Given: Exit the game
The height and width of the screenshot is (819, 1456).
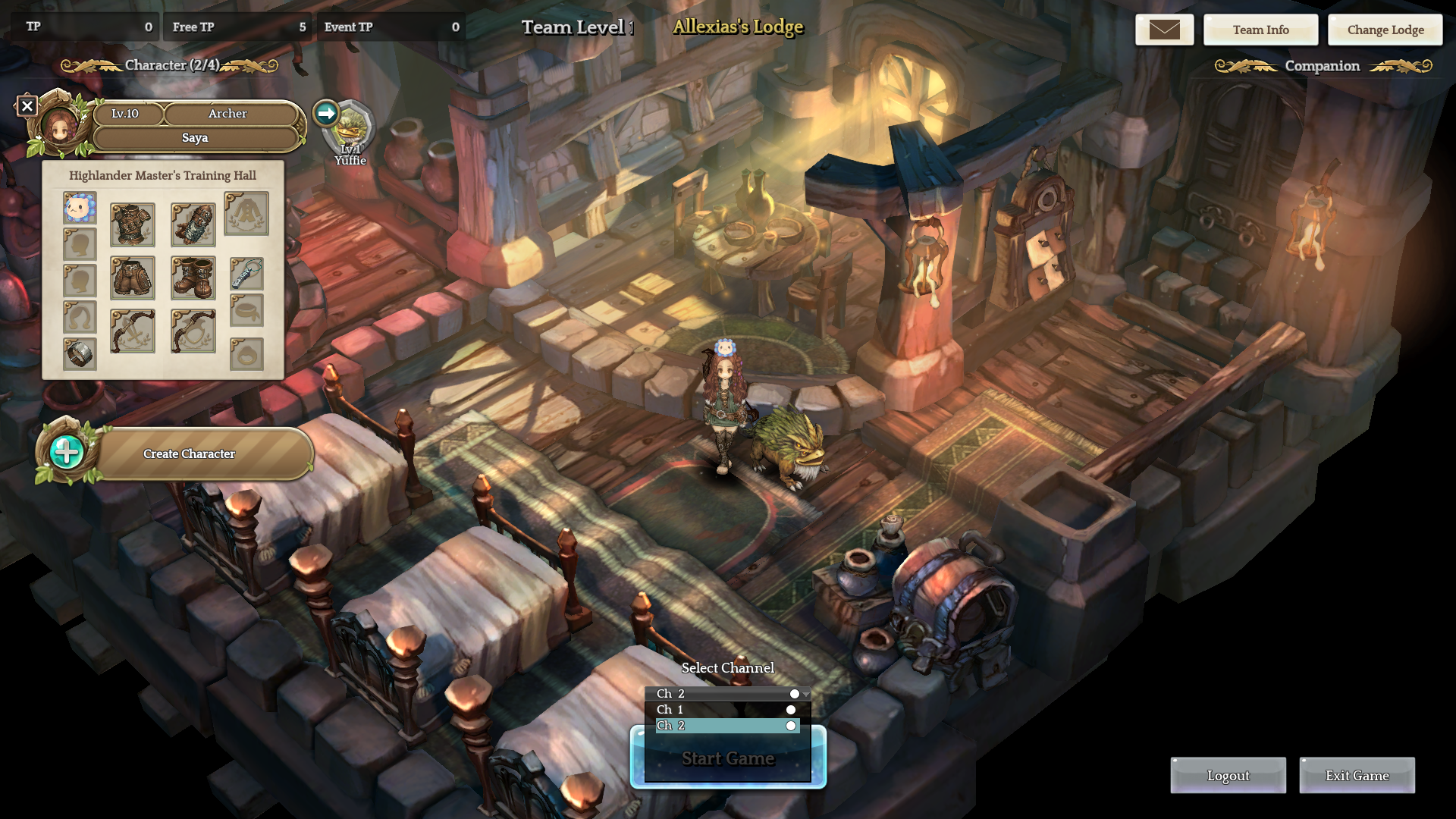Looking at the screenshot, I should [x=1357, y=776].
